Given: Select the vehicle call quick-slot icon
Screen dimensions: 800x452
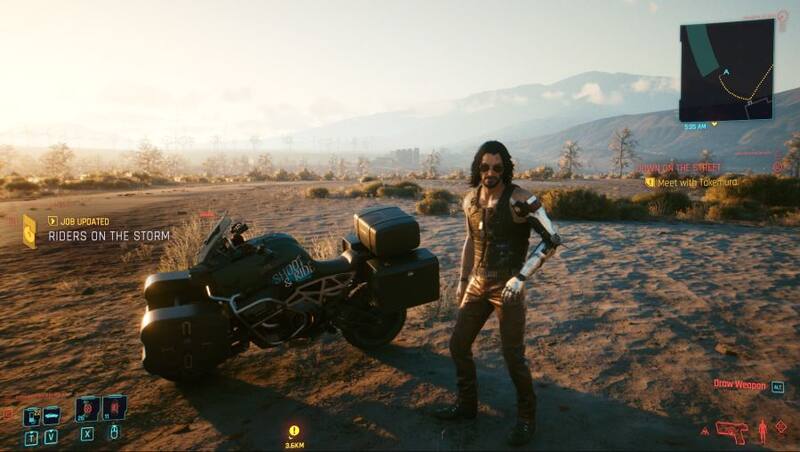Looking at the screenshot, I should 51,415.
